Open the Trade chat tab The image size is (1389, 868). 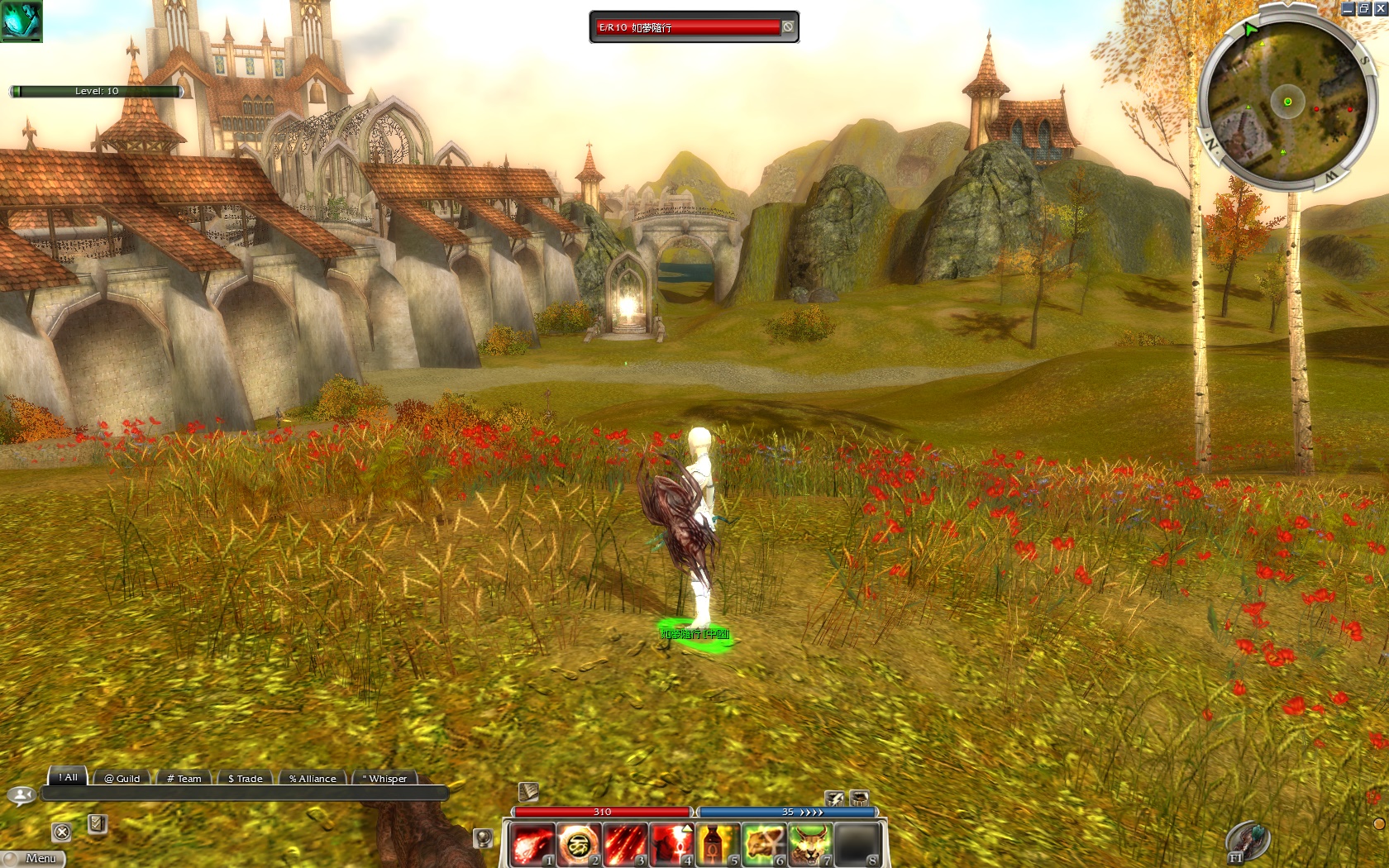pyautogui.click(x=246, y=779)
